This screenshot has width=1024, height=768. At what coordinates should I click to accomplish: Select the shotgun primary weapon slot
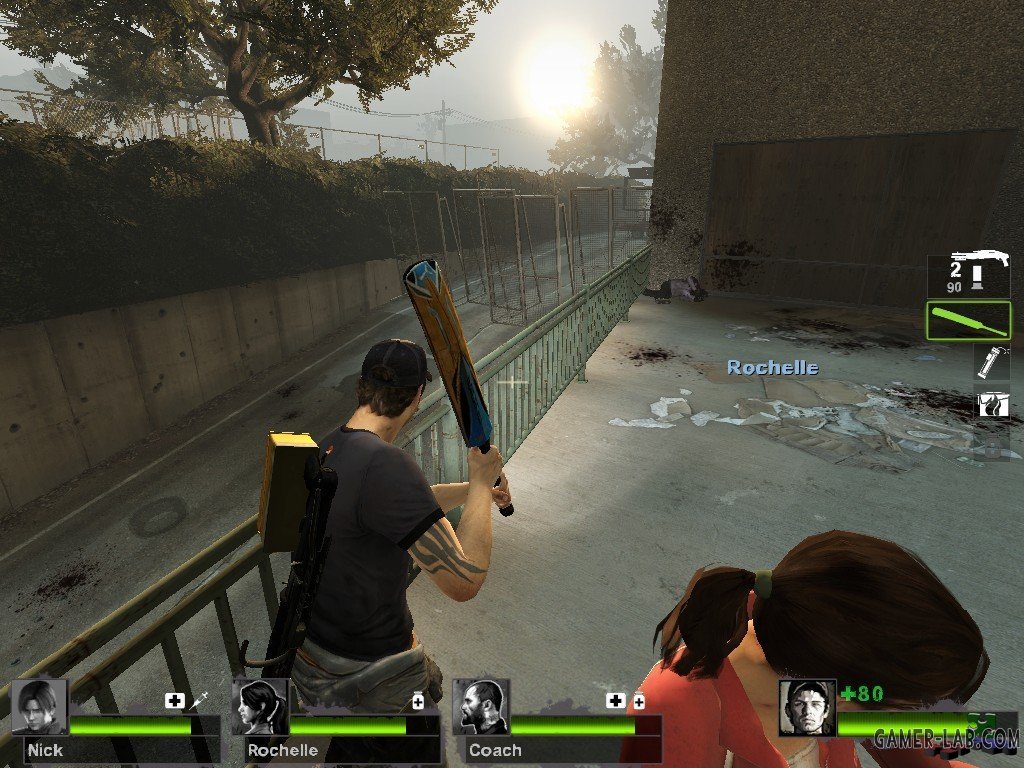[968, 274]
